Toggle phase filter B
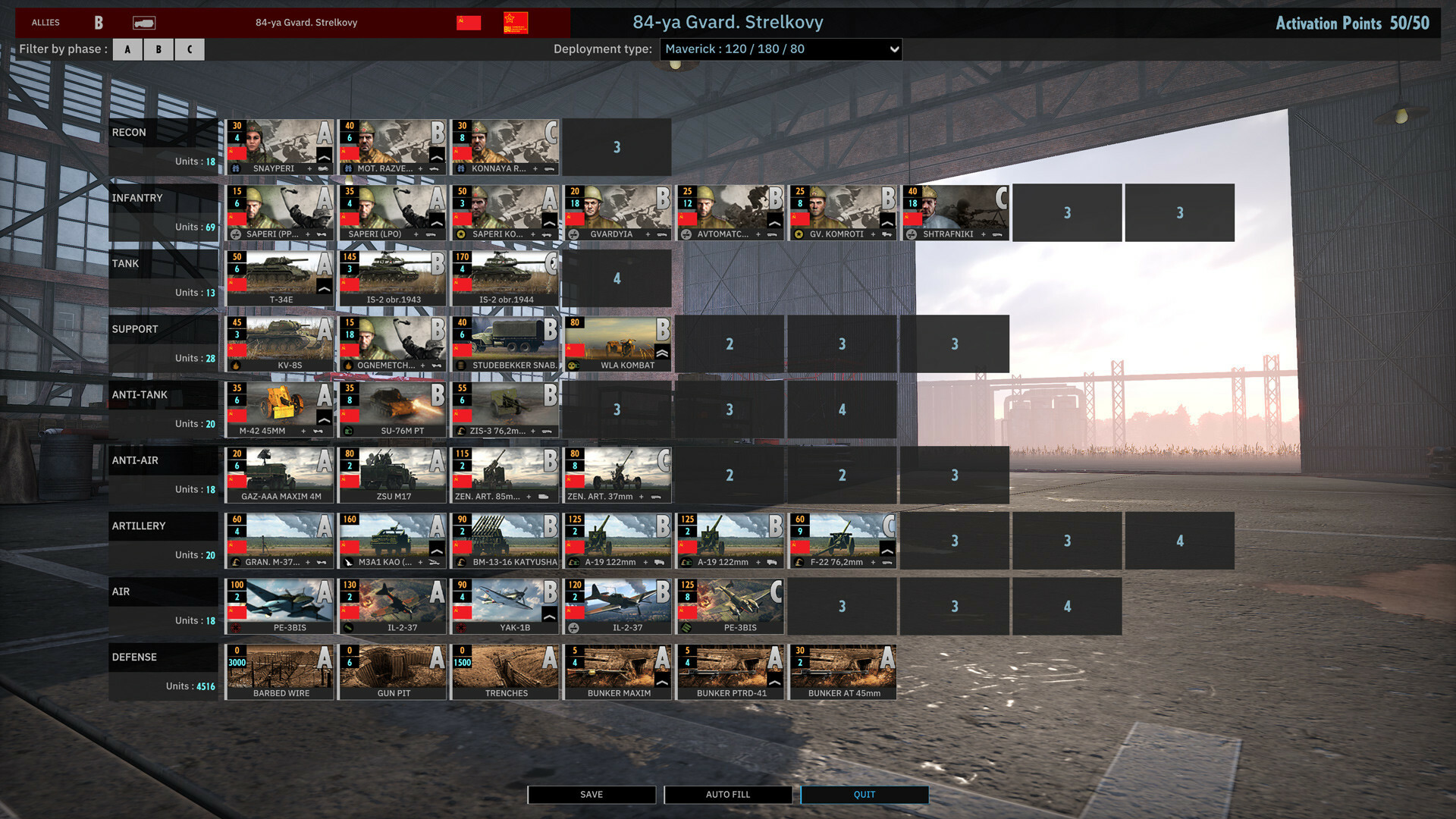This screenshot has width=1456, height=819. click(x=158, y=49)
